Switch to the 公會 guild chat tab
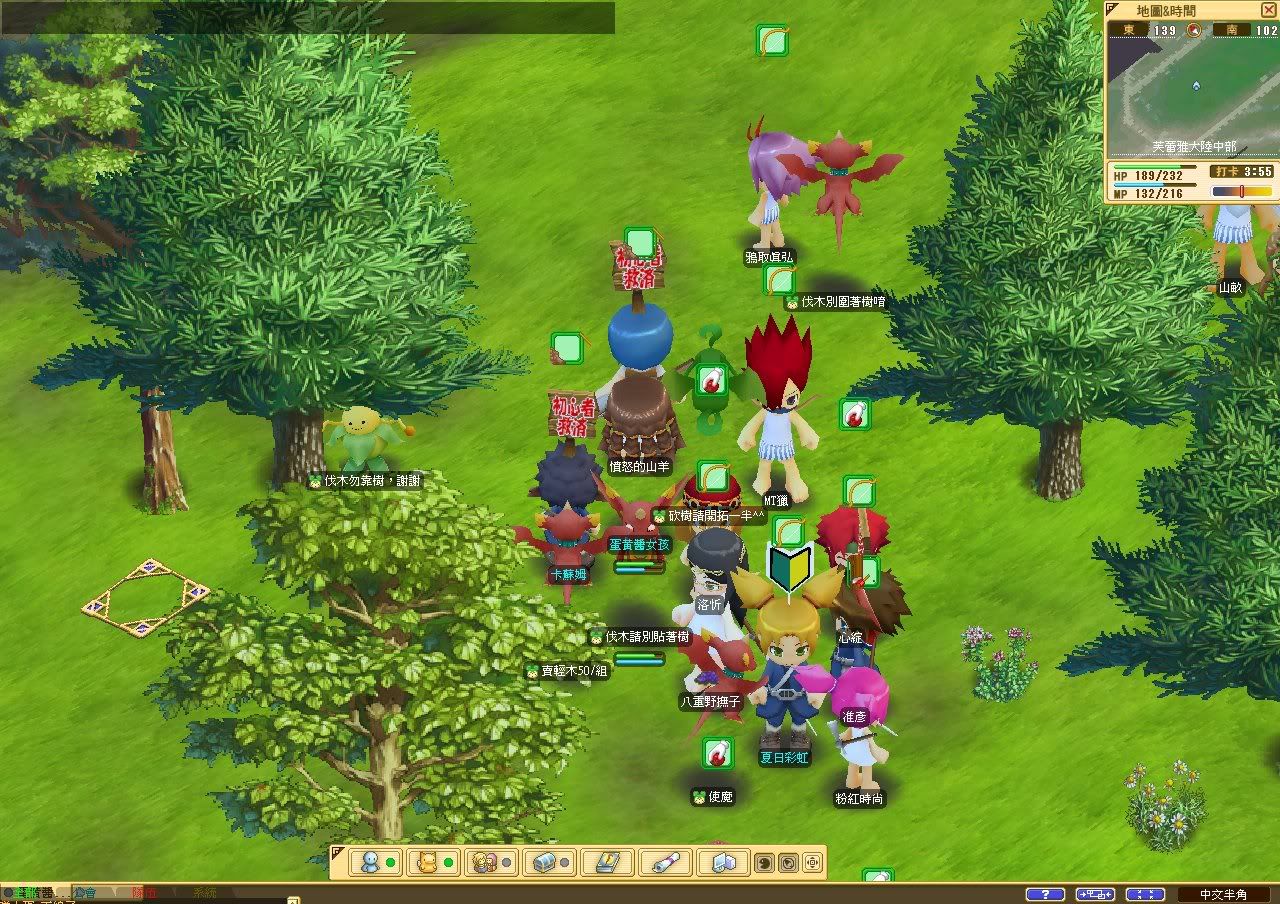The image size is (1280, 904). (x=85, y=893)
